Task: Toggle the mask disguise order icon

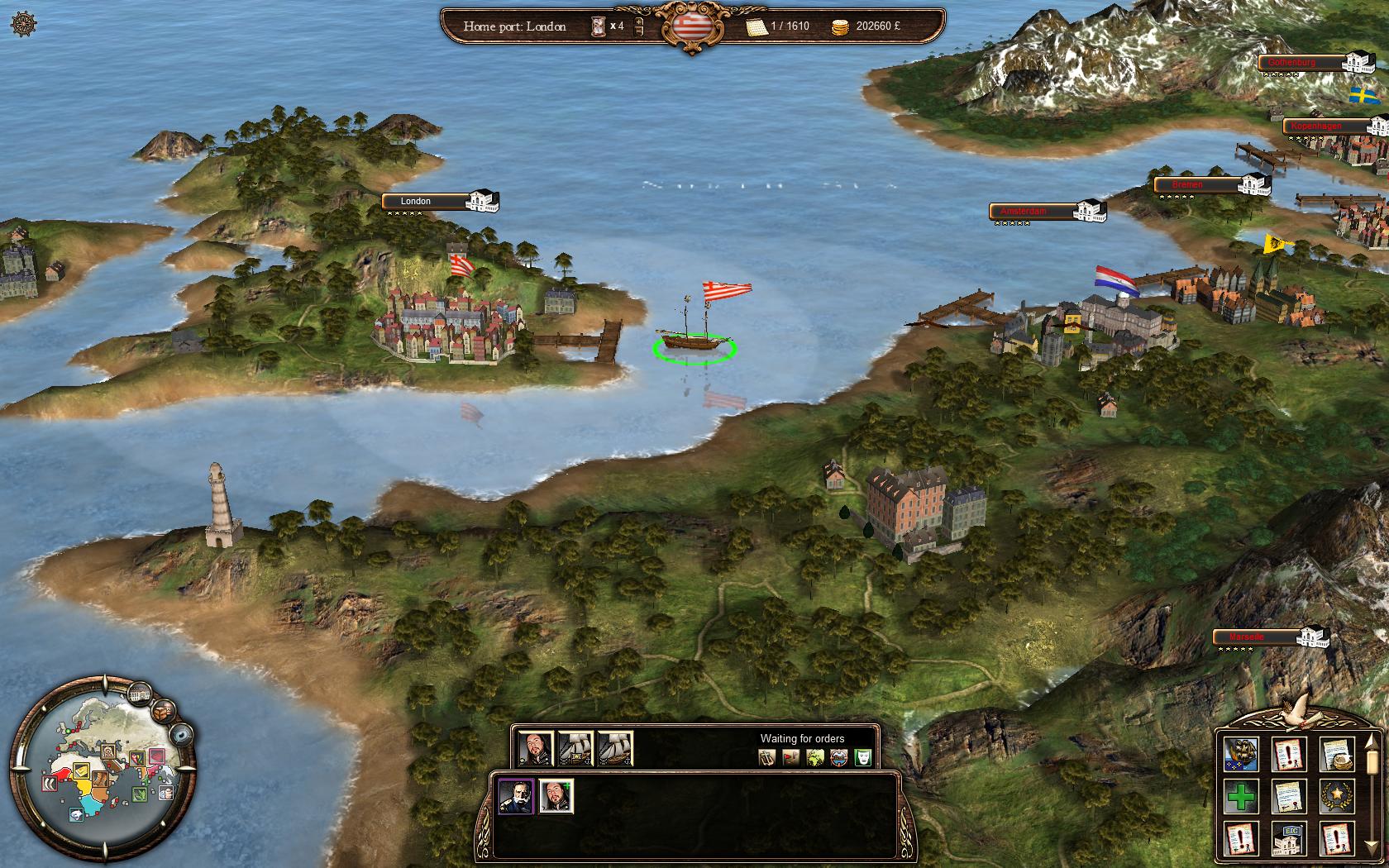Action: click(x=862, y=756)
